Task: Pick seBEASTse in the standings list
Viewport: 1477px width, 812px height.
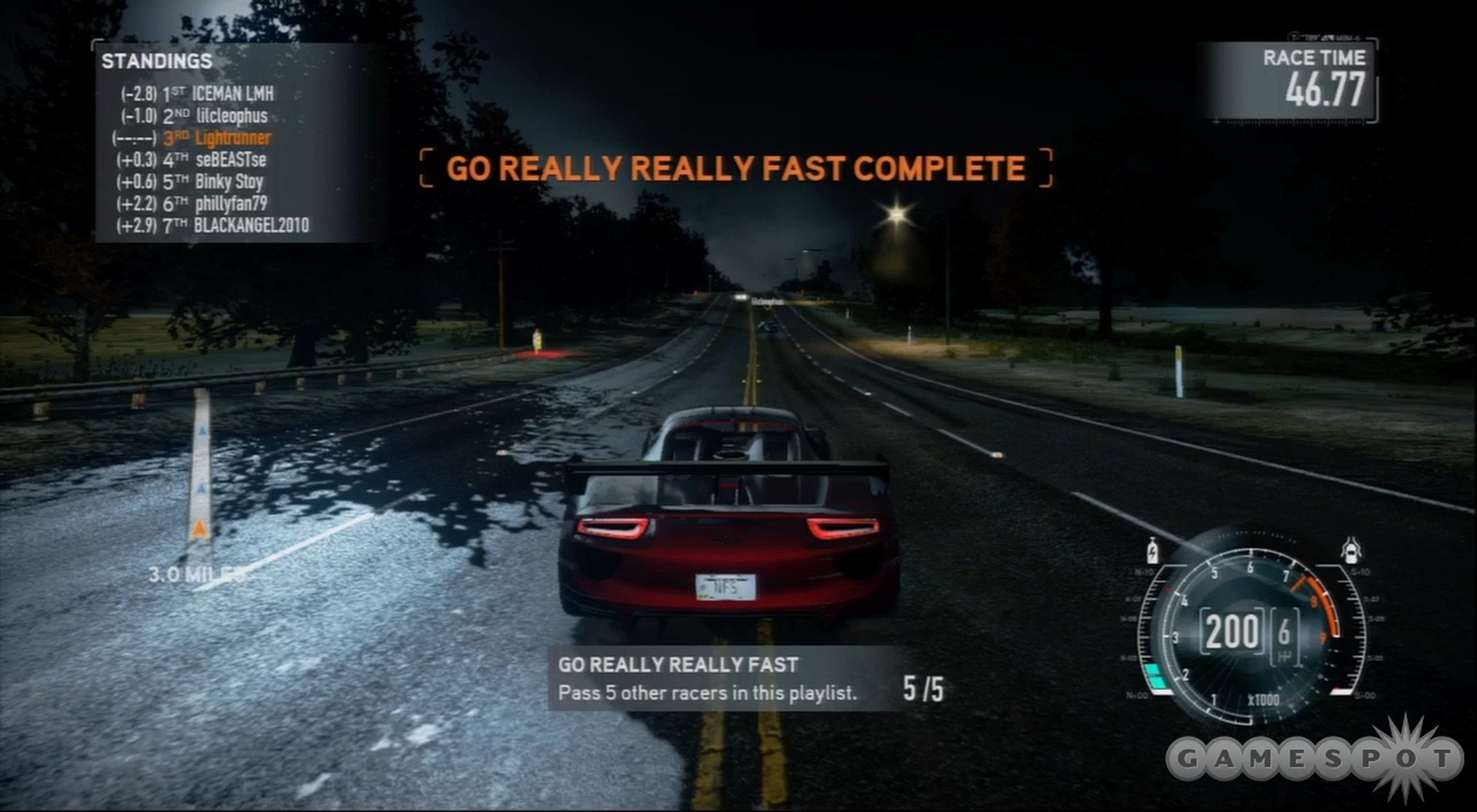Action: tap(230, 160)
